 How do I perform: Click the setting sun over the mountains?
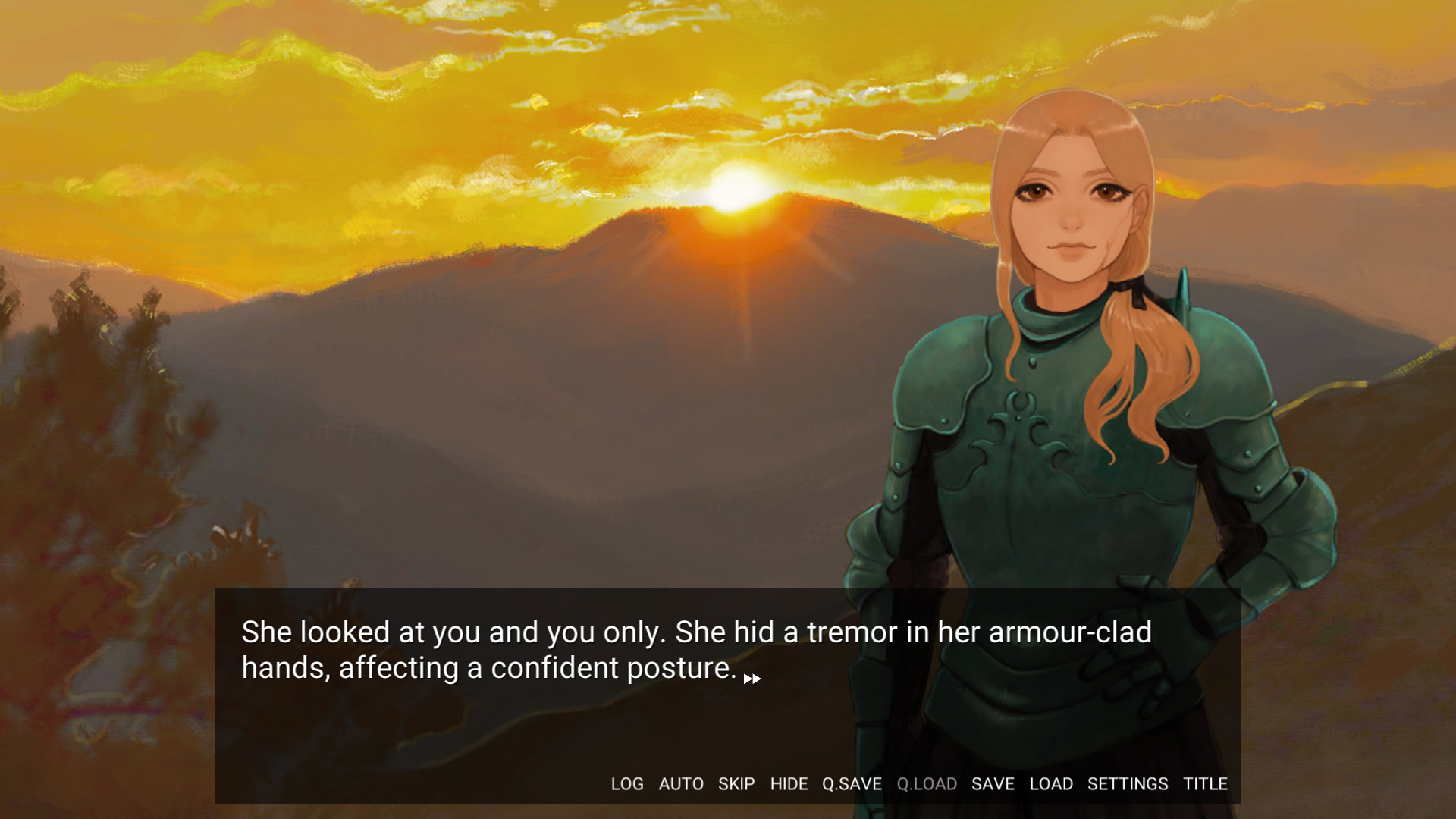[730, 190]
